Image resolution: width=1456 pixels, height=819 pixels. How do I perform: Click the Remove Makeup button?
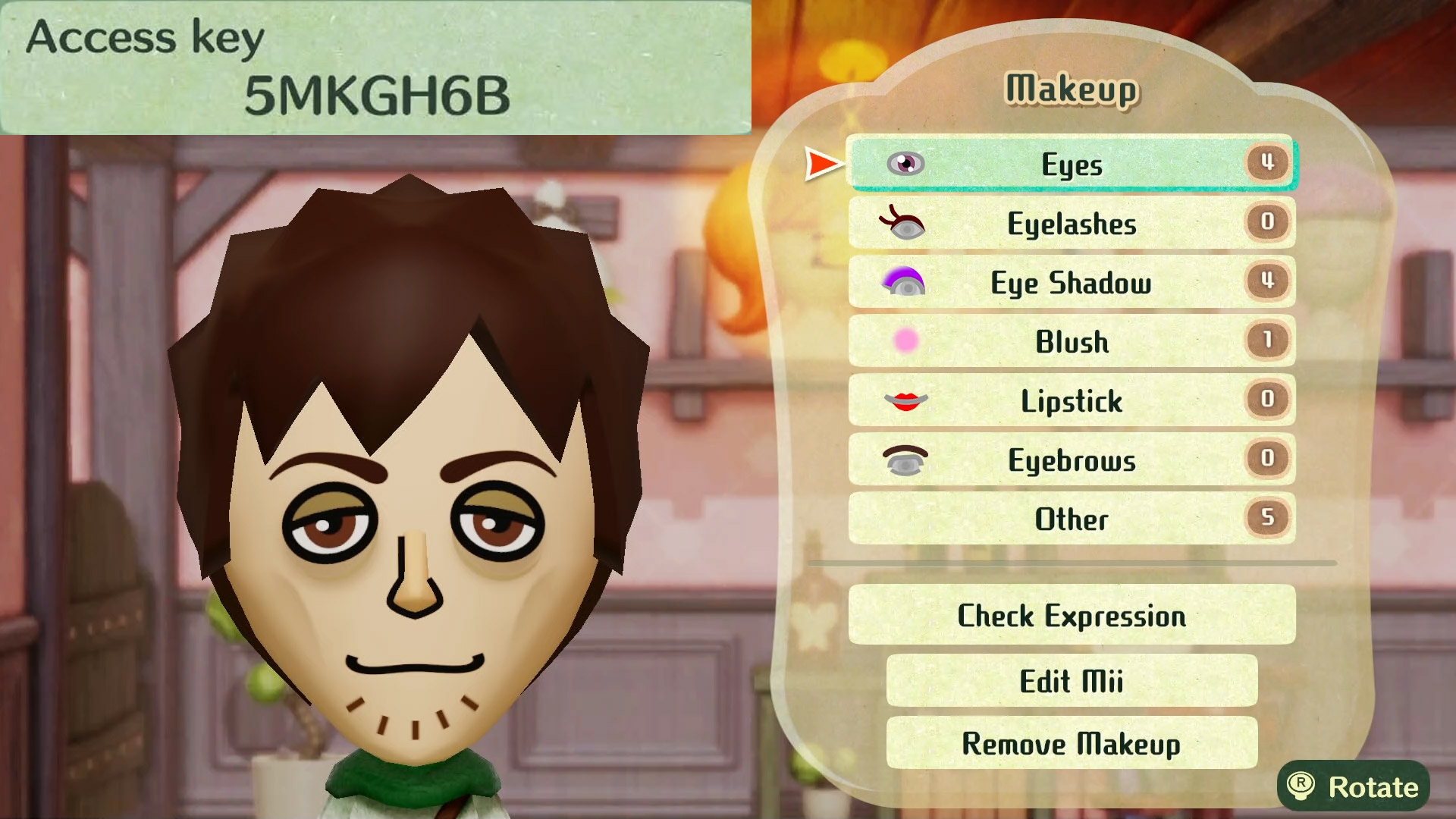coord(1071,743)
